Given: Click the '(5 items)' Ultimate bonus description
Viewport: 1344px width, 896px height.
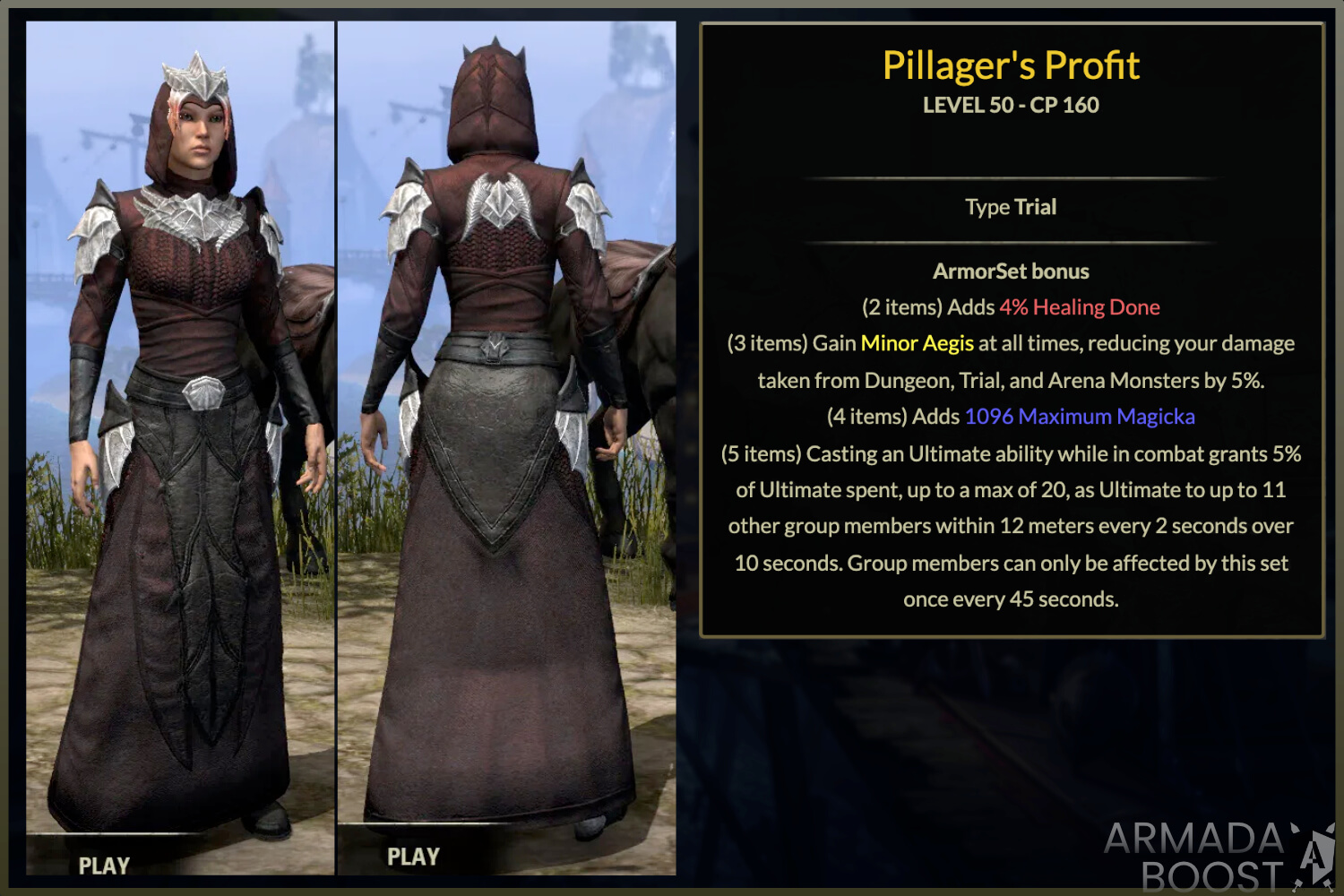Looking at the screenshot, I should [x=1011, y=526].
